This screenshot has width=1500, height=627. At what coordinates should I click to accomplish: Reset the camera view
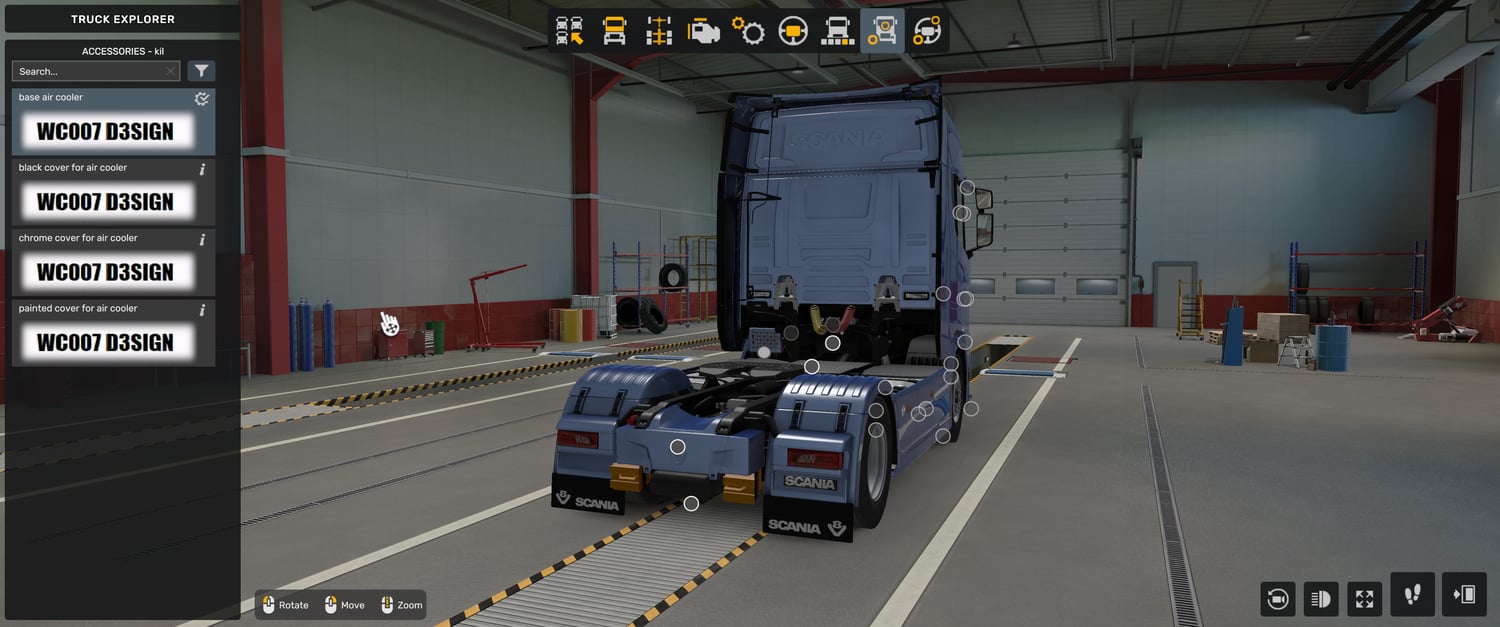pos(1277,599)
